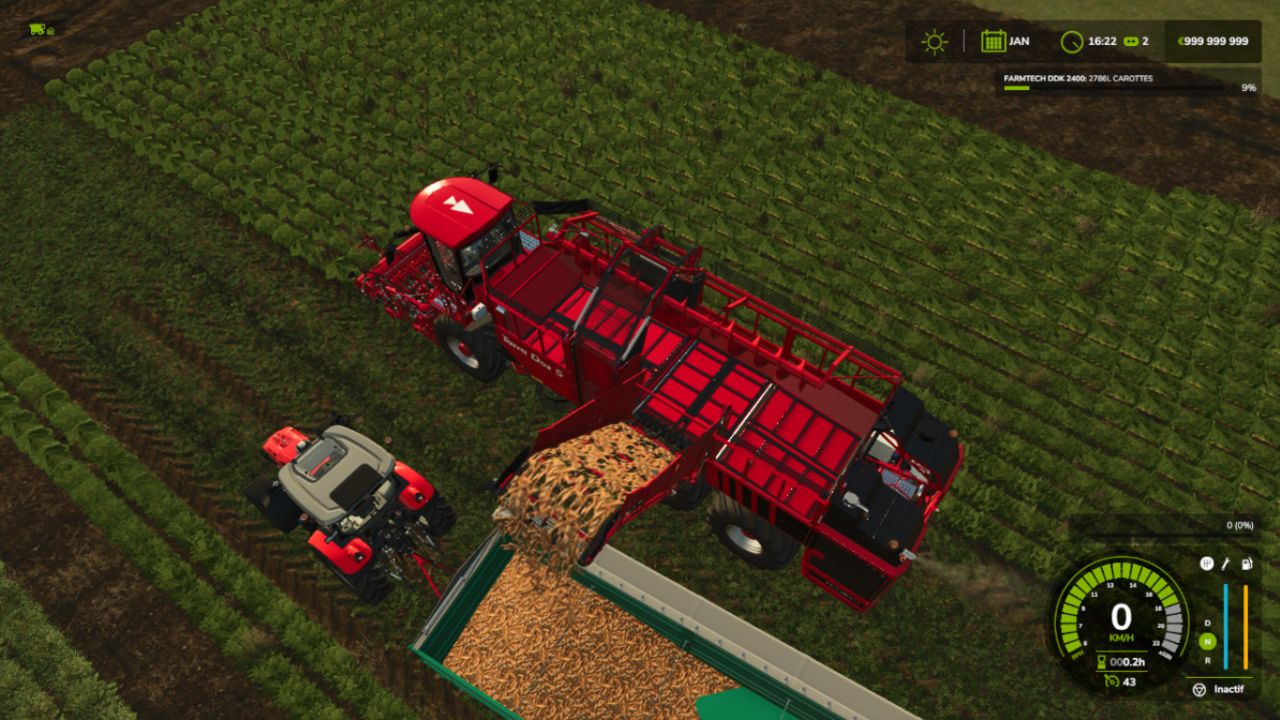Image resolution: width=1280 pixels, height=720 pixels.
Task: Click the highlighted N neutral gear
Action: click(x=1208, y=641)
